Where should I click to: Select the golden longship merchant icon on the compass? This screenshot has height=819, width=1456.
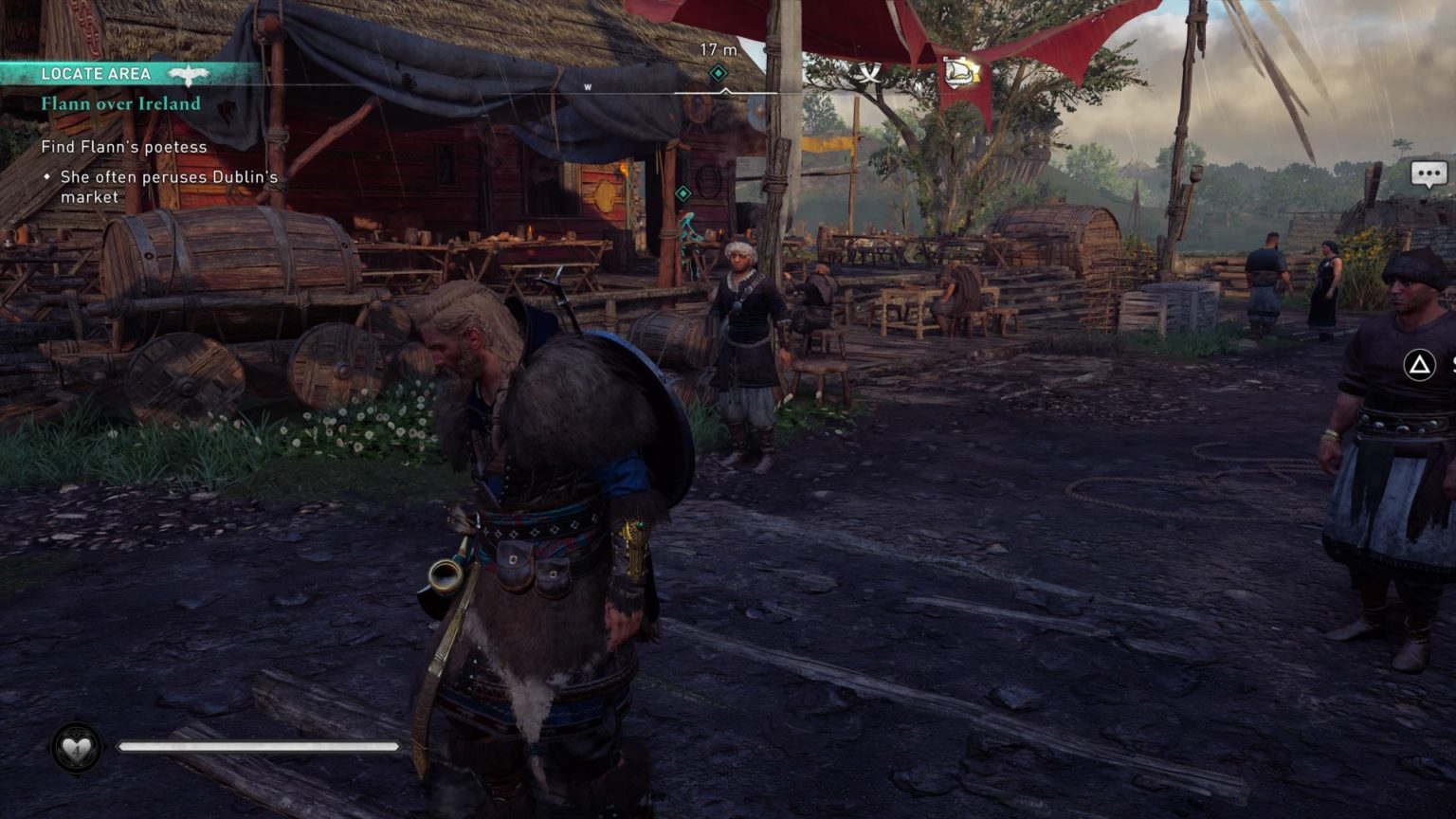click(x=960, y=71)
